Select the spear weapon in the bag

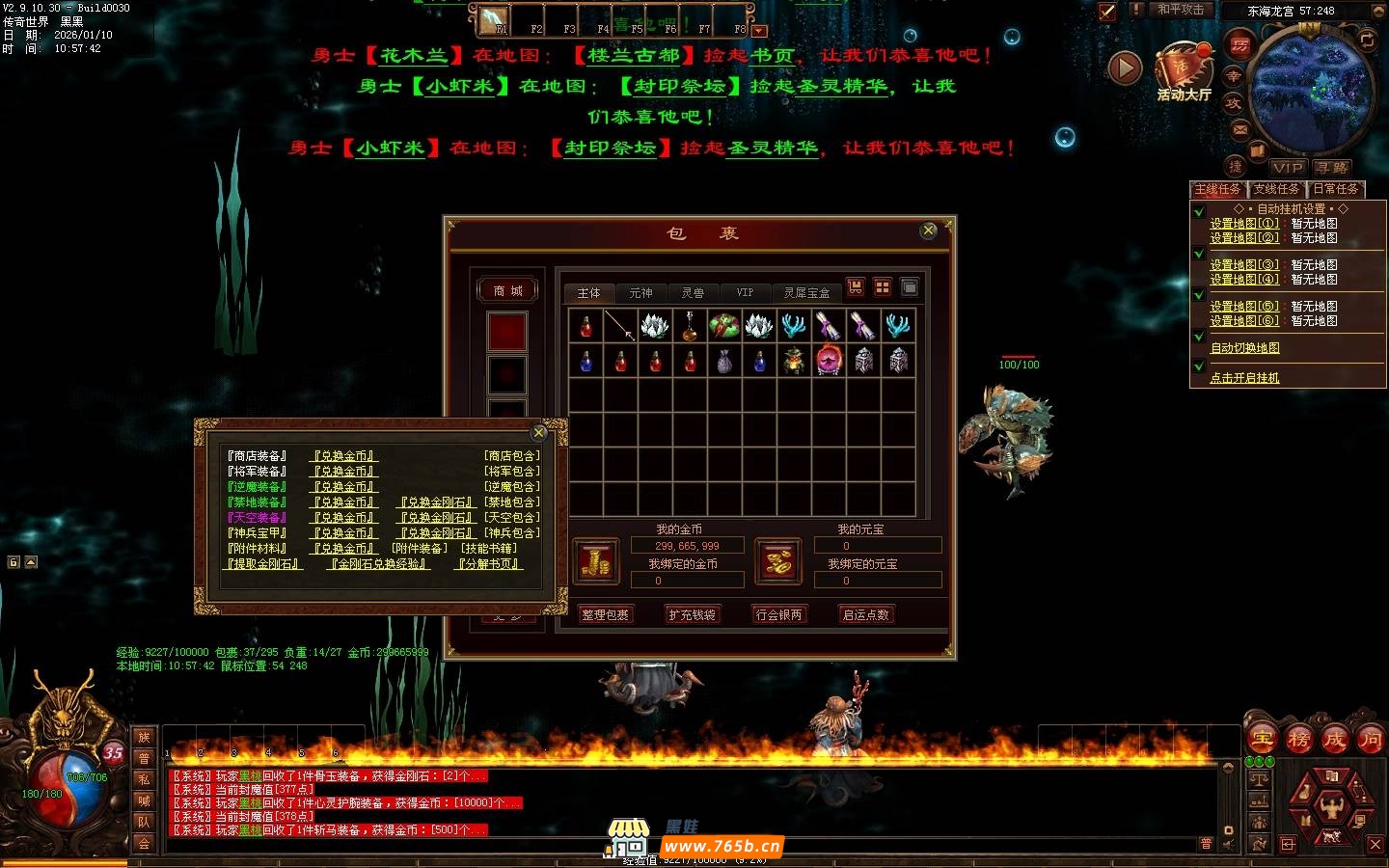(x=620, y=326)
